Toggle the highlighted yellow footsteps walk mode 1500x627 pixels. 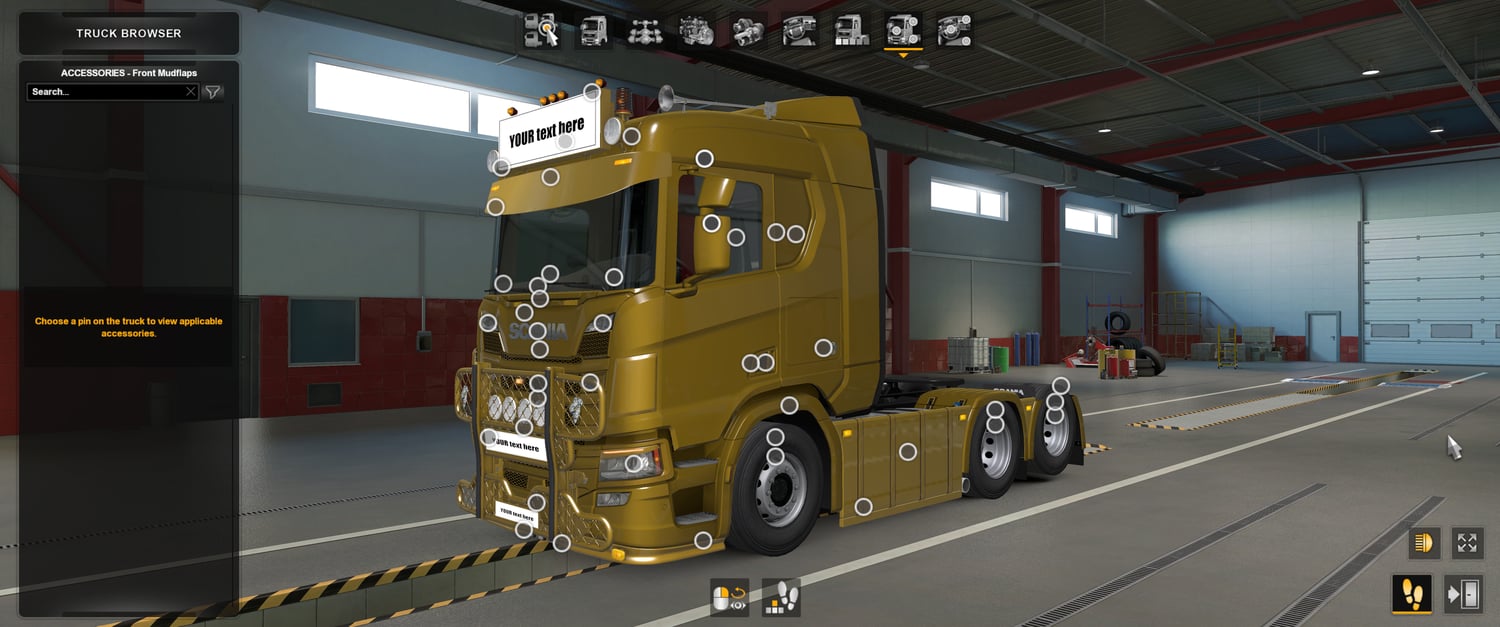tap(1412, 594)
